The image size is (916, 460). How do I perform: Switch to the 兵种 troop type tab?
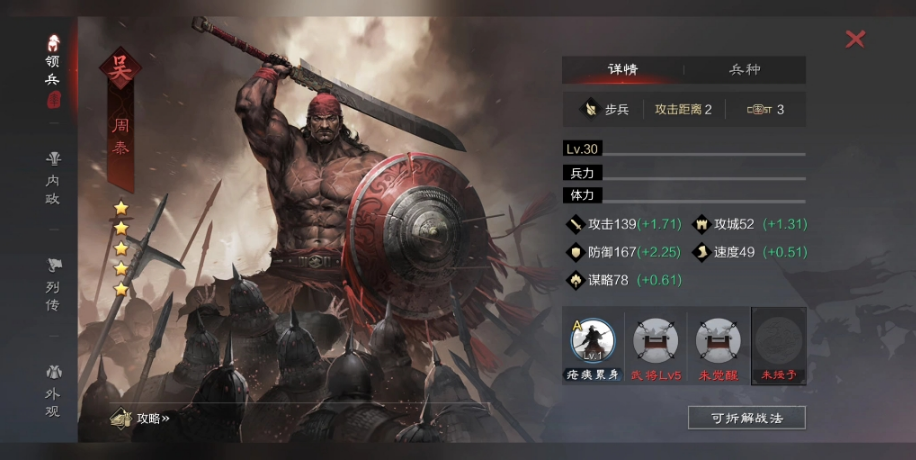[744, 70]
